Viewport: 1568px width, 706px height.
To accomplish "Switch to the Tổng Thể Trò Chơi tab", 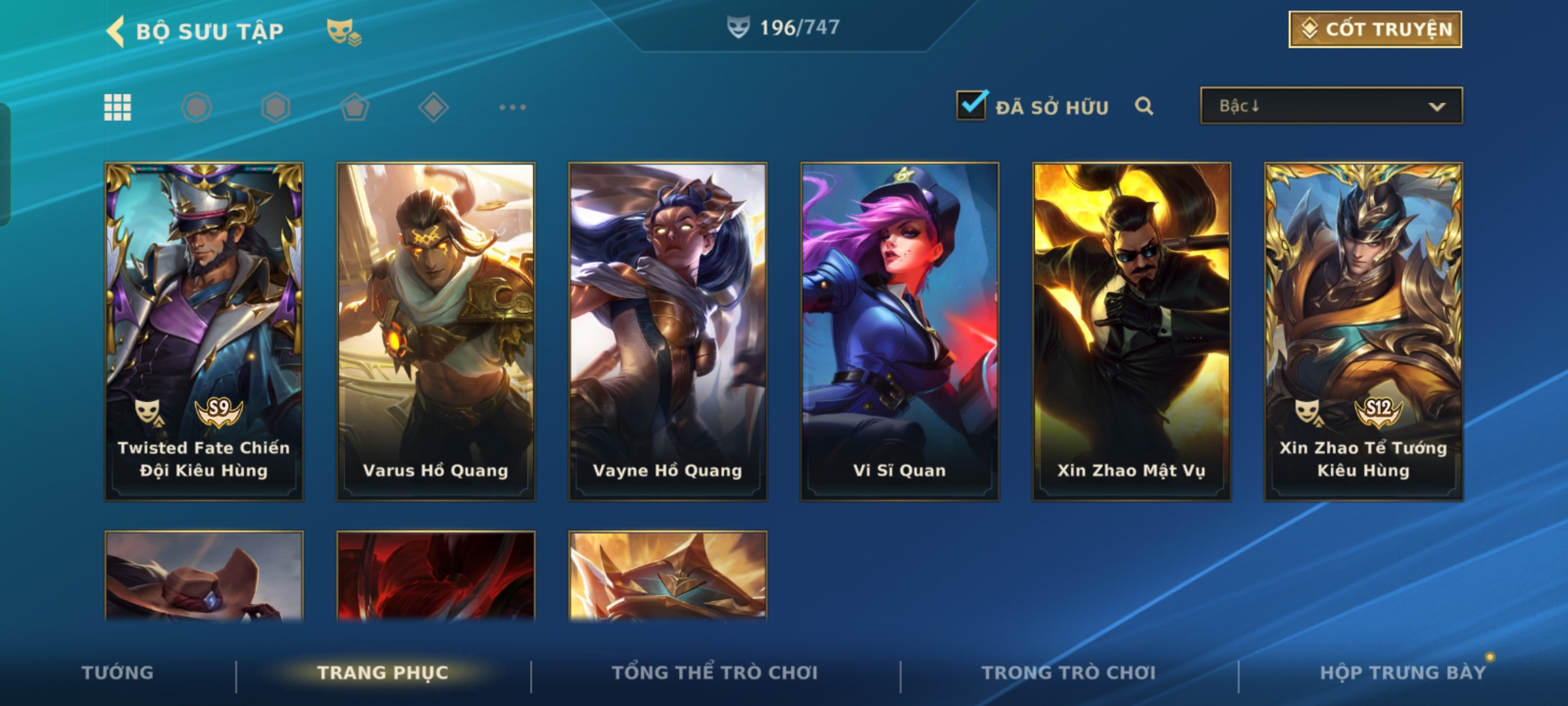I will coord(715,673).
